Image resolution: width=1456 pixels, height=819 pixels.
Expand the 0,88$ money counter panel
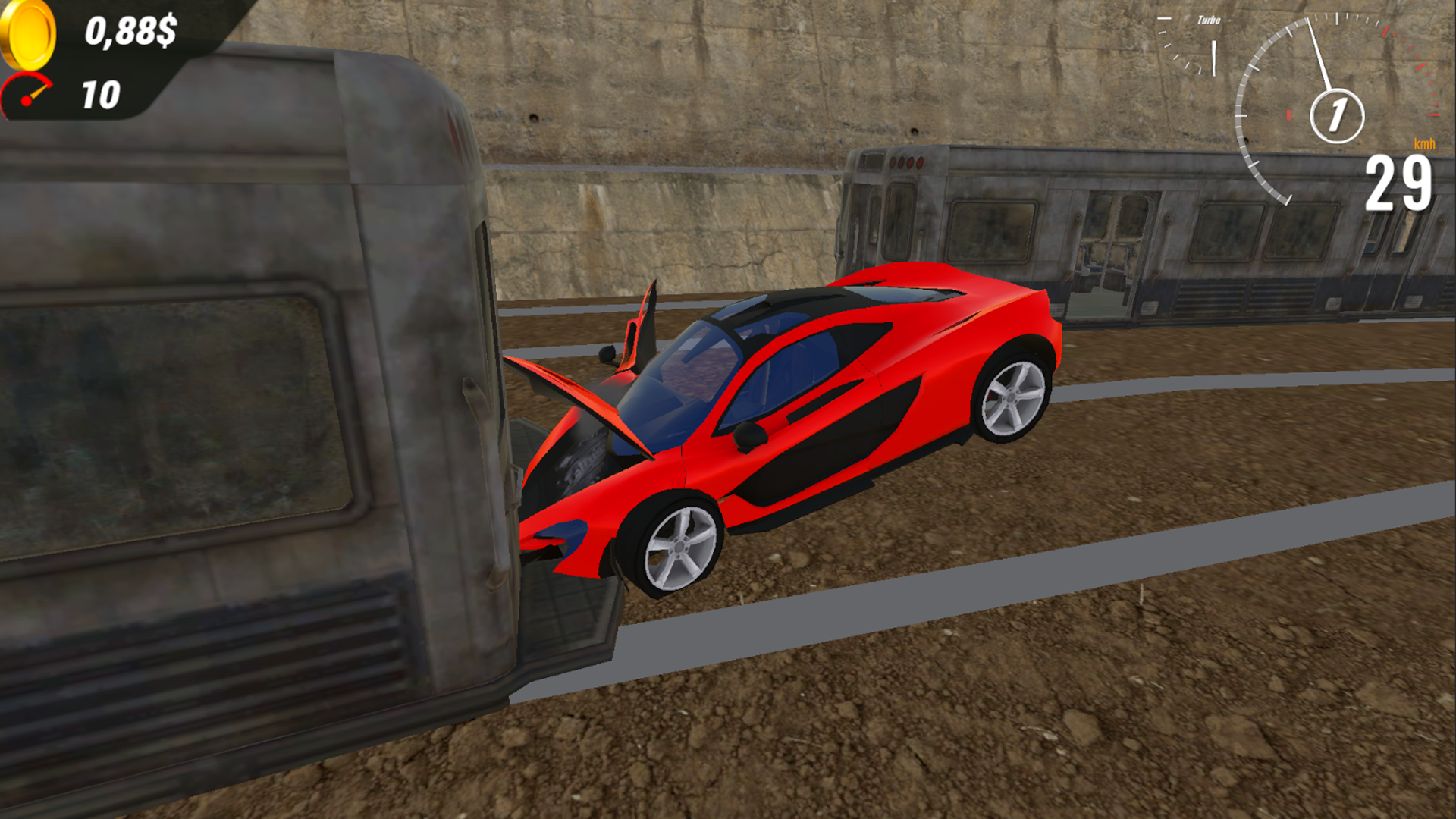coord(131,30)
